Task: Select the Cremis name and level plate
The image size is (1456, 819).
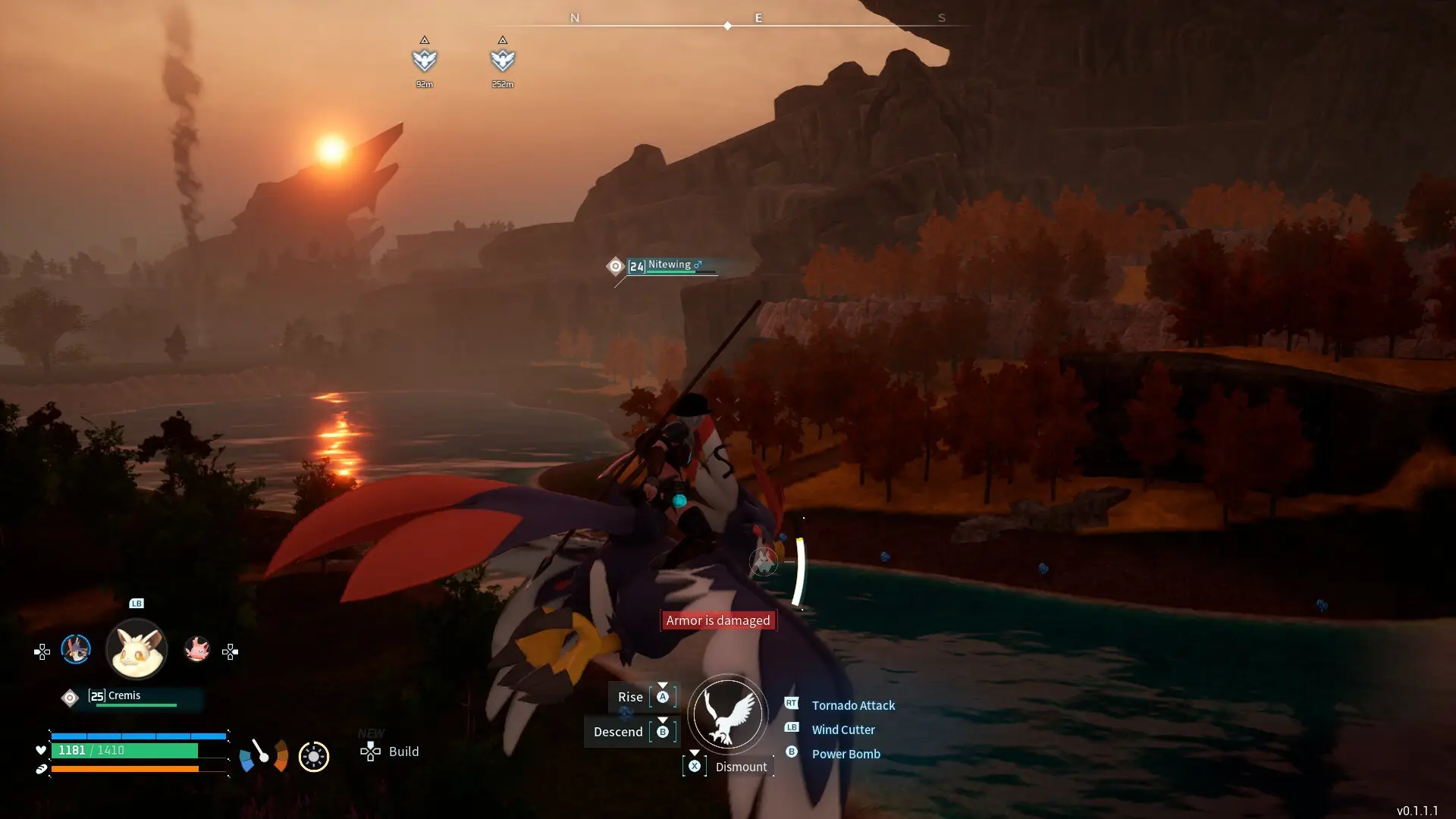Action: tap(130, 697)
